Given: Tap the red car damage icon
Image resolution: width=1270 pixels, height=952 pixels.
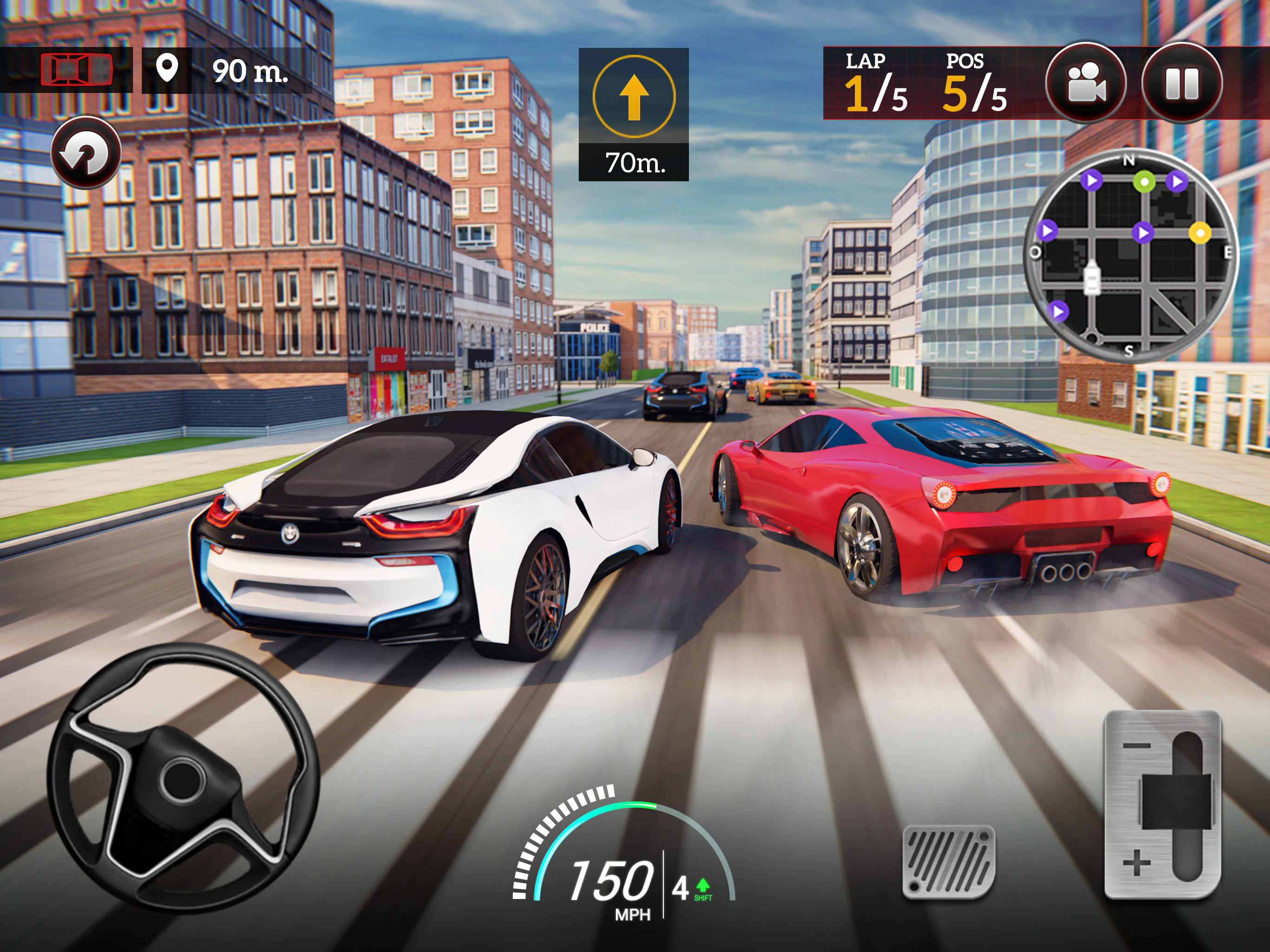Looking at the screenshot, I should (76, 70).
